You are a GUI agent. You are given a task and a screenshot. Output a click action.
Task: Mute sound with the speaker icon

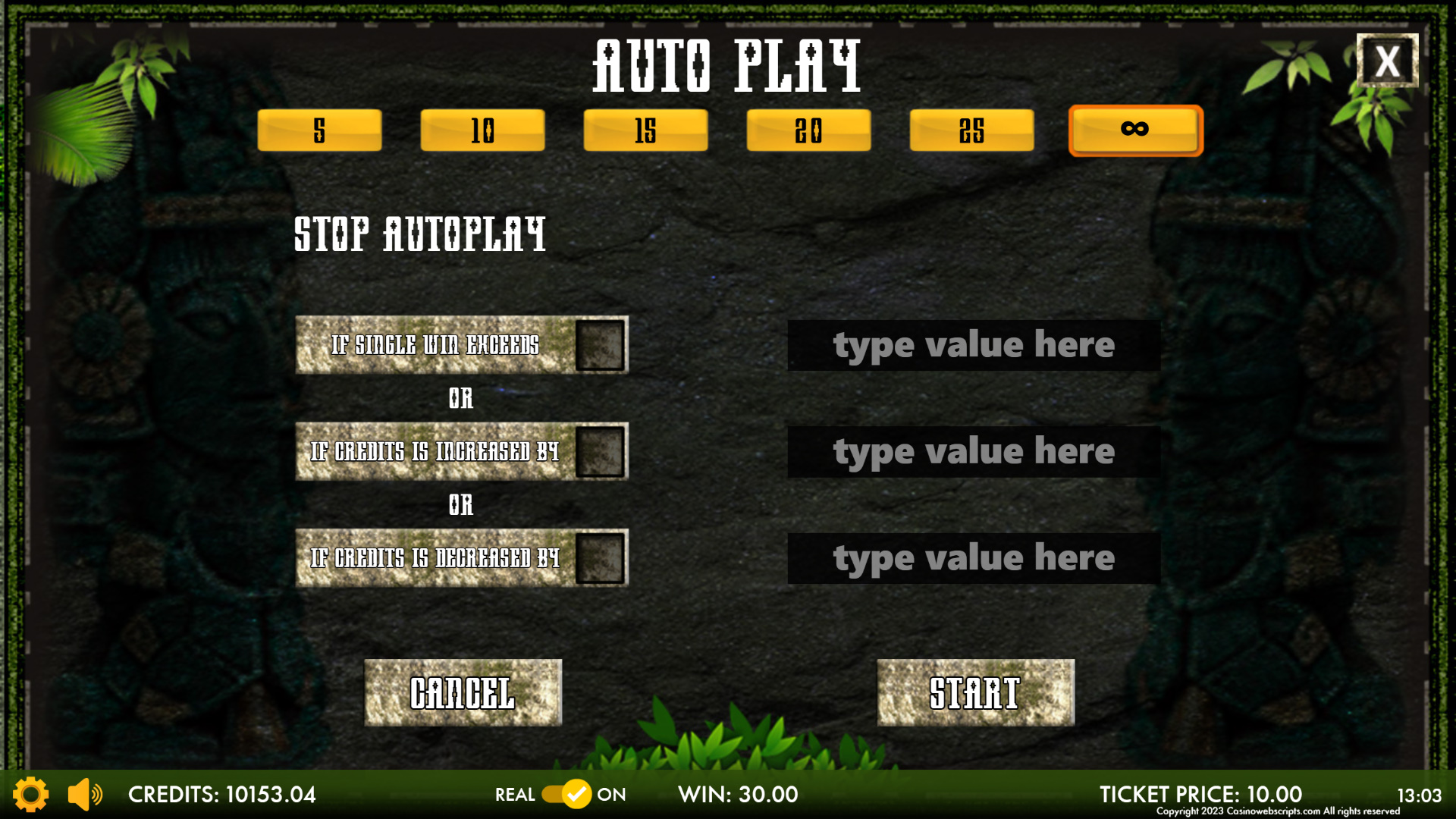point(84,794)
